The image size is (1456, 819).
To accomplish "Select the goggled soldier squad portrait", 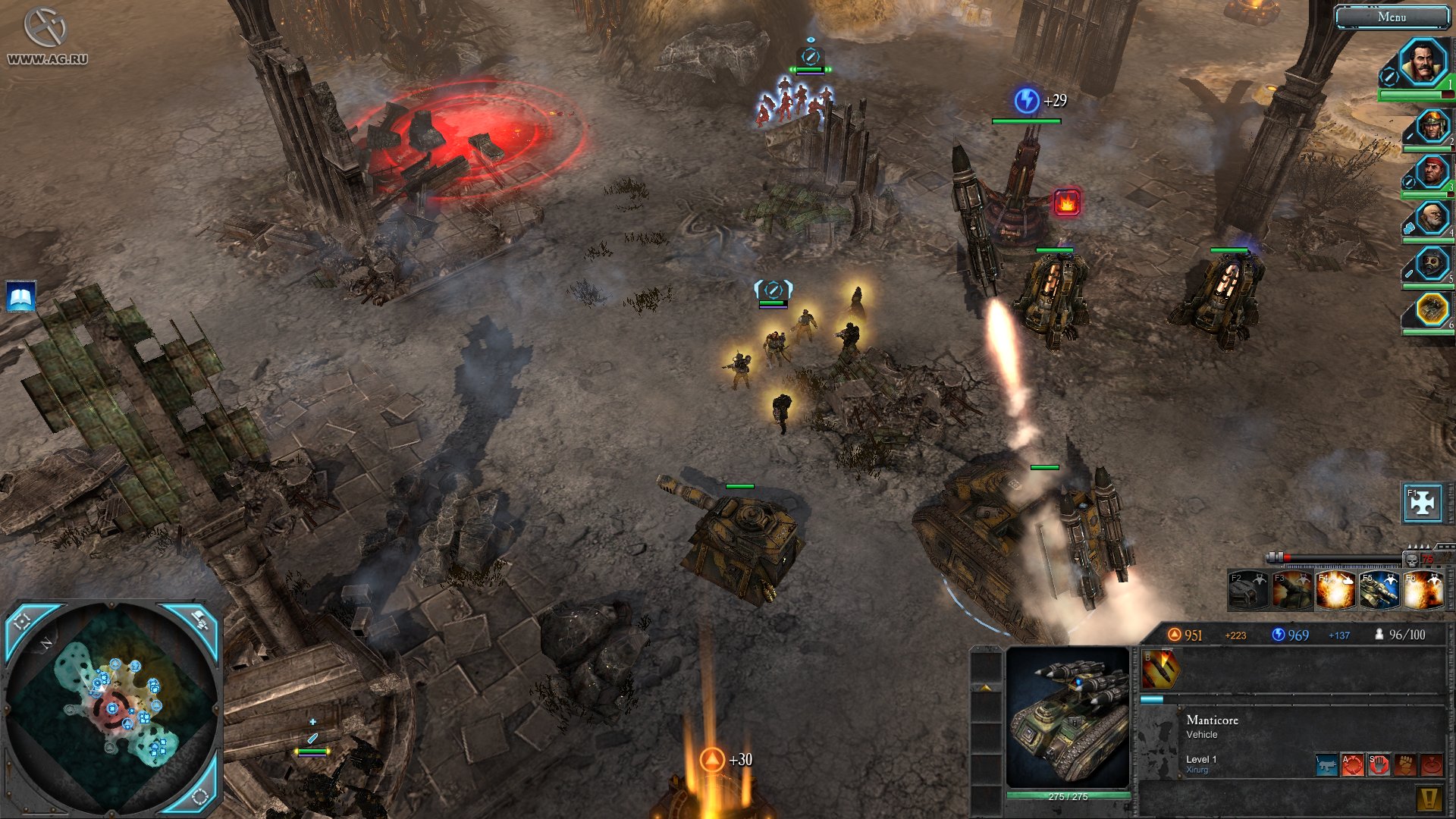I will coord(1432,126).
